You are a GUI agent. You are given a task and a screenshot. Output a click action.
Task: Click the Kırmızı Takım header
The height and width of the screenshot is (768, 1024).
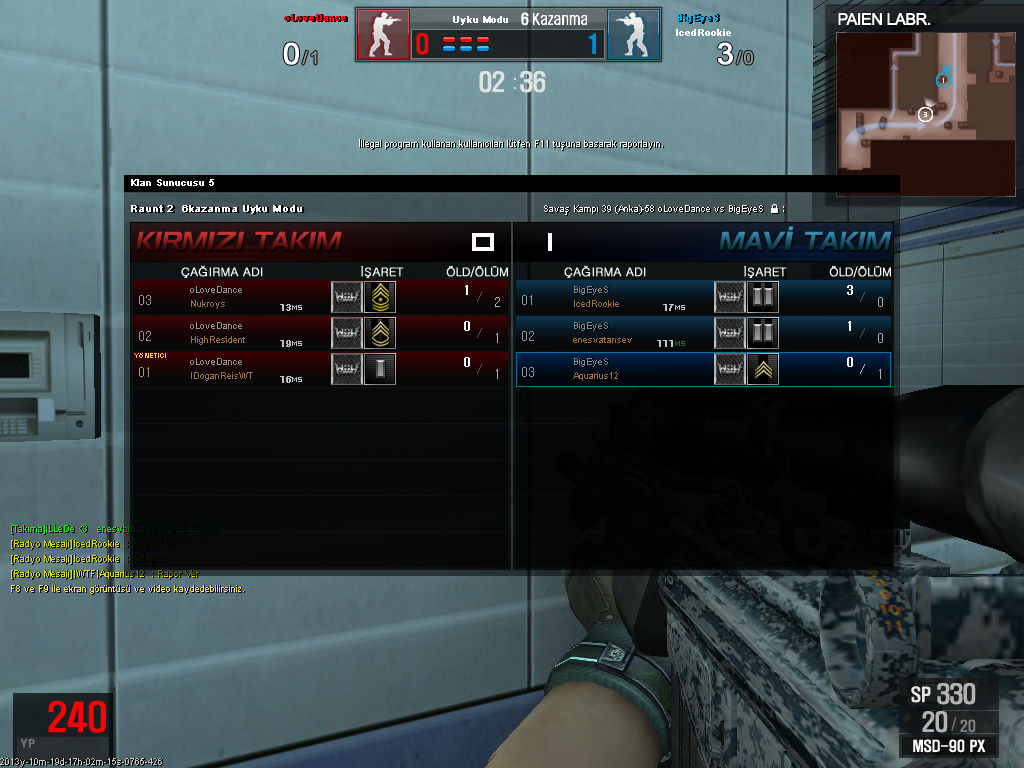239,241
